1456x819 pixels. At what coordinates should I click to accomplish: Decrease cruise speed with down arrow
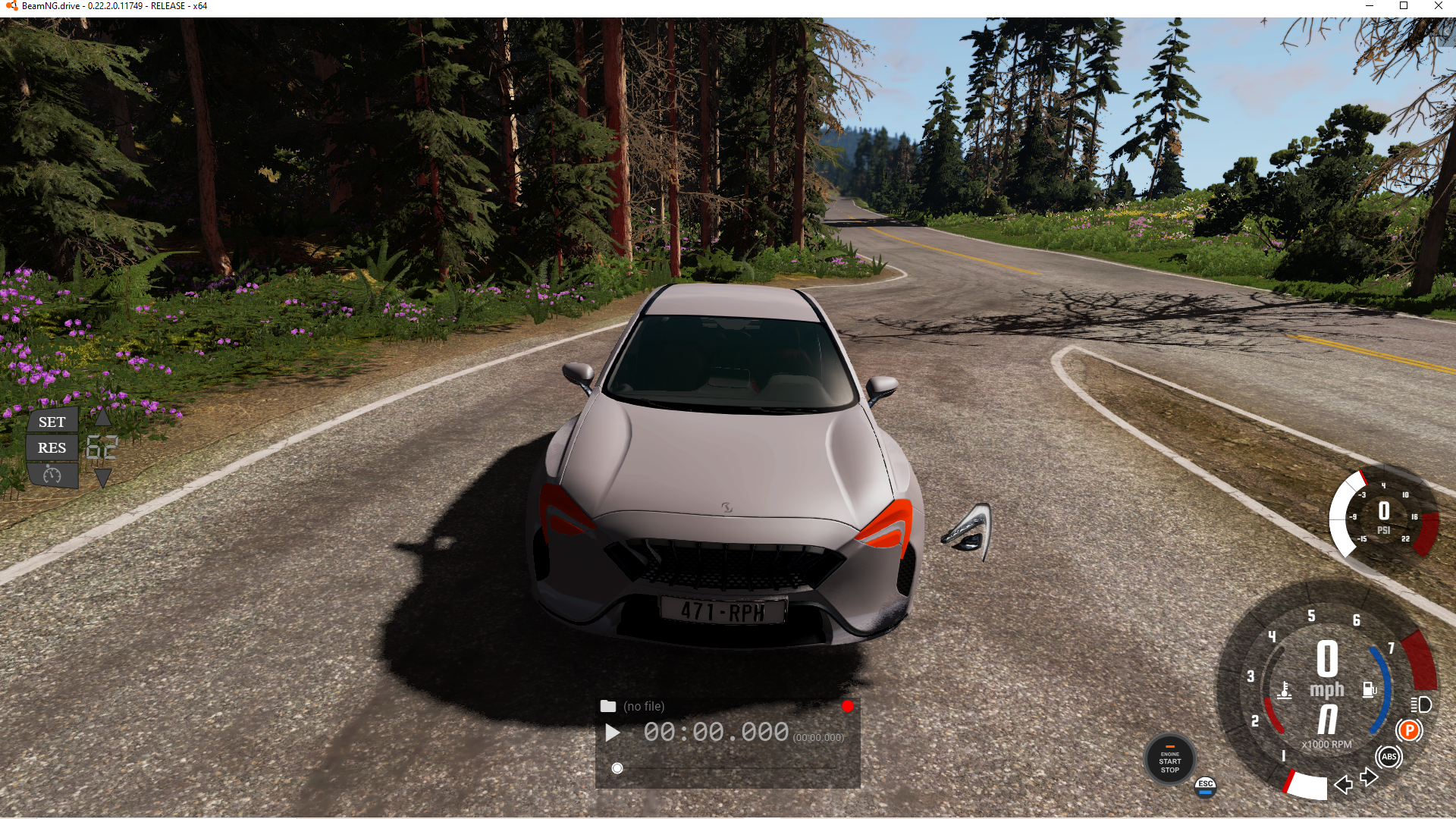pyautogui.click(x=102, y=477)
